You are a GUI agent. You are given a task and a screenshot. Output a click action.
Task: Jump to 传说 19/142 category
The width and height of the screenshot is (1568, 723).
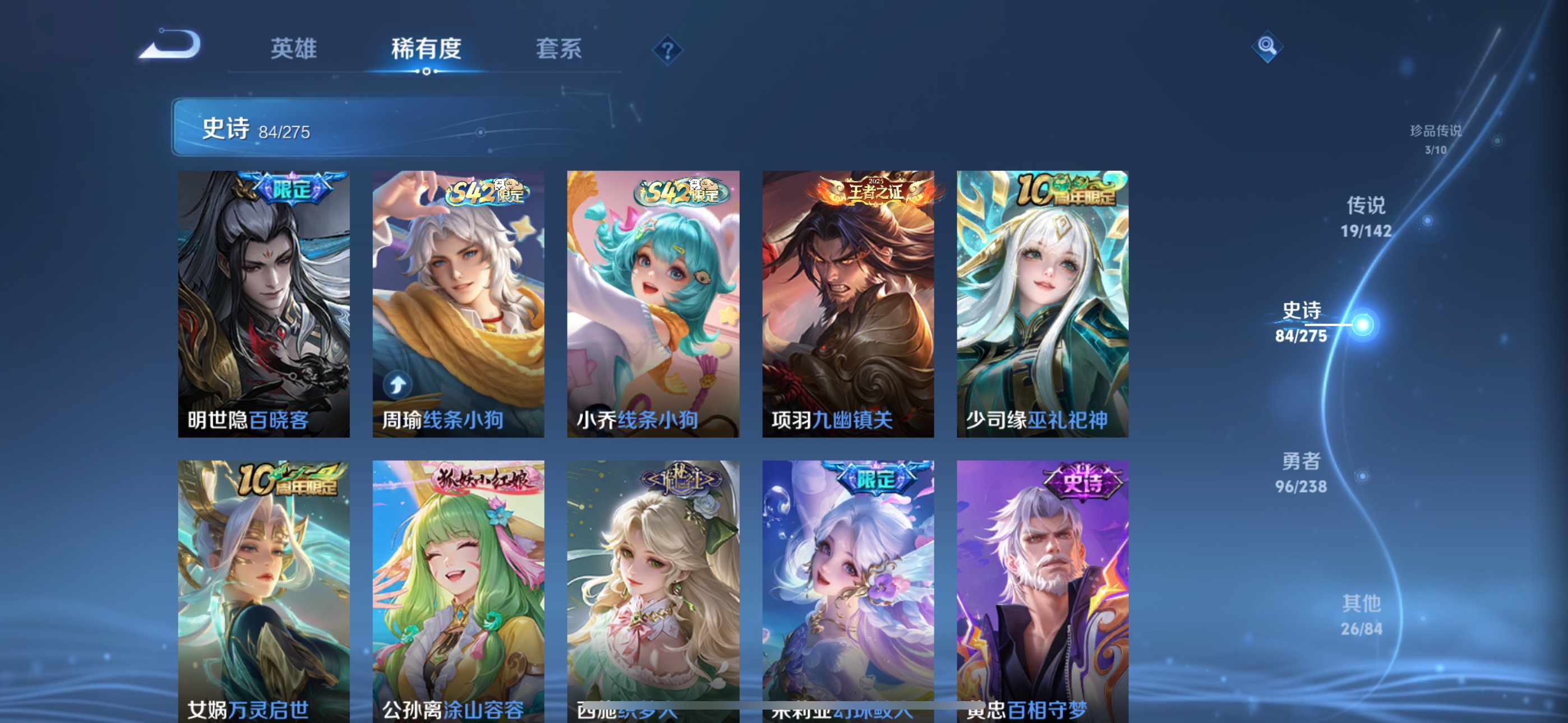pos(1366,217)
